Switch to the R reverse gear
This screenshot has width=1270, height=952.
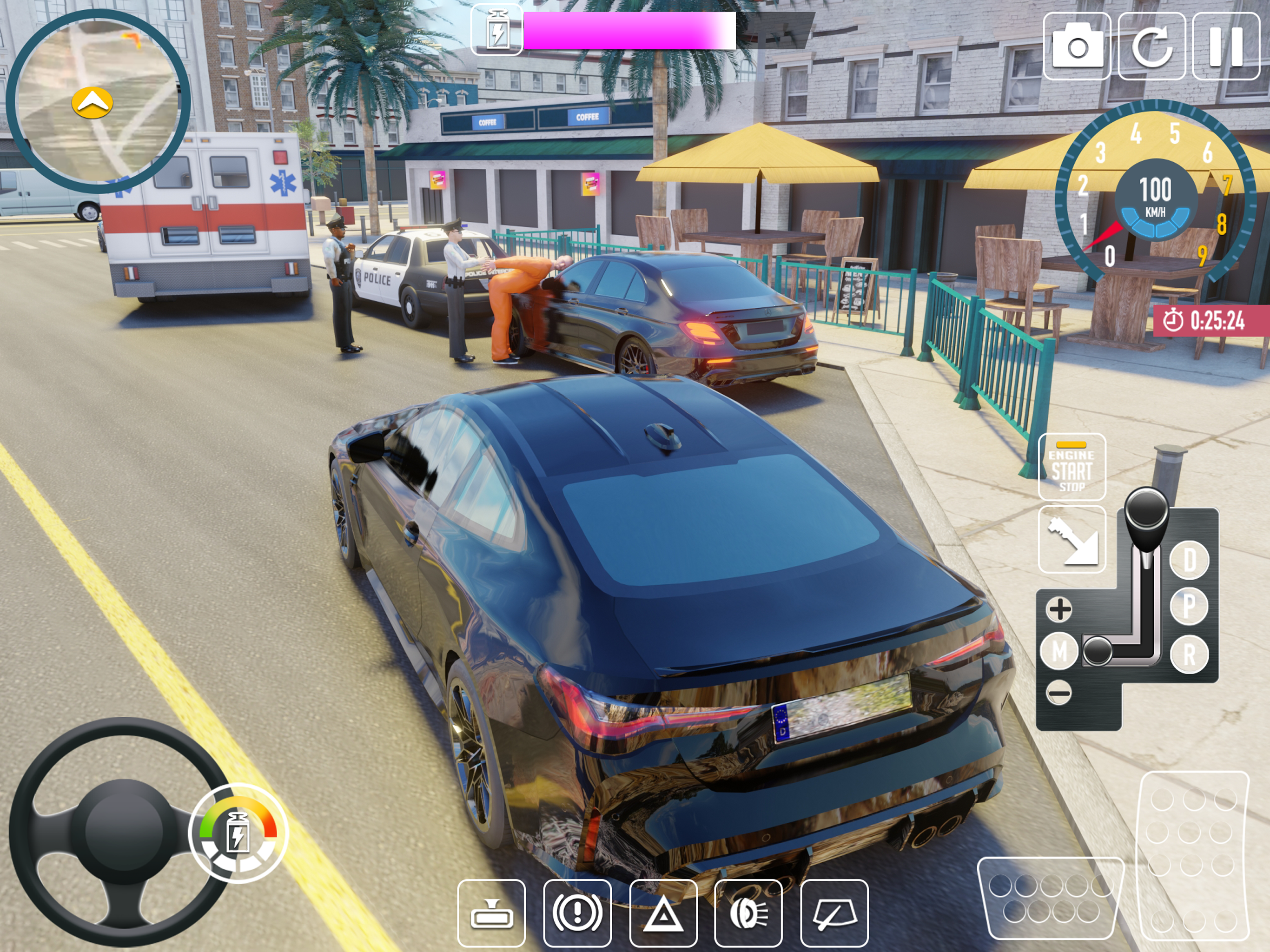click(x=1189, y=654)
